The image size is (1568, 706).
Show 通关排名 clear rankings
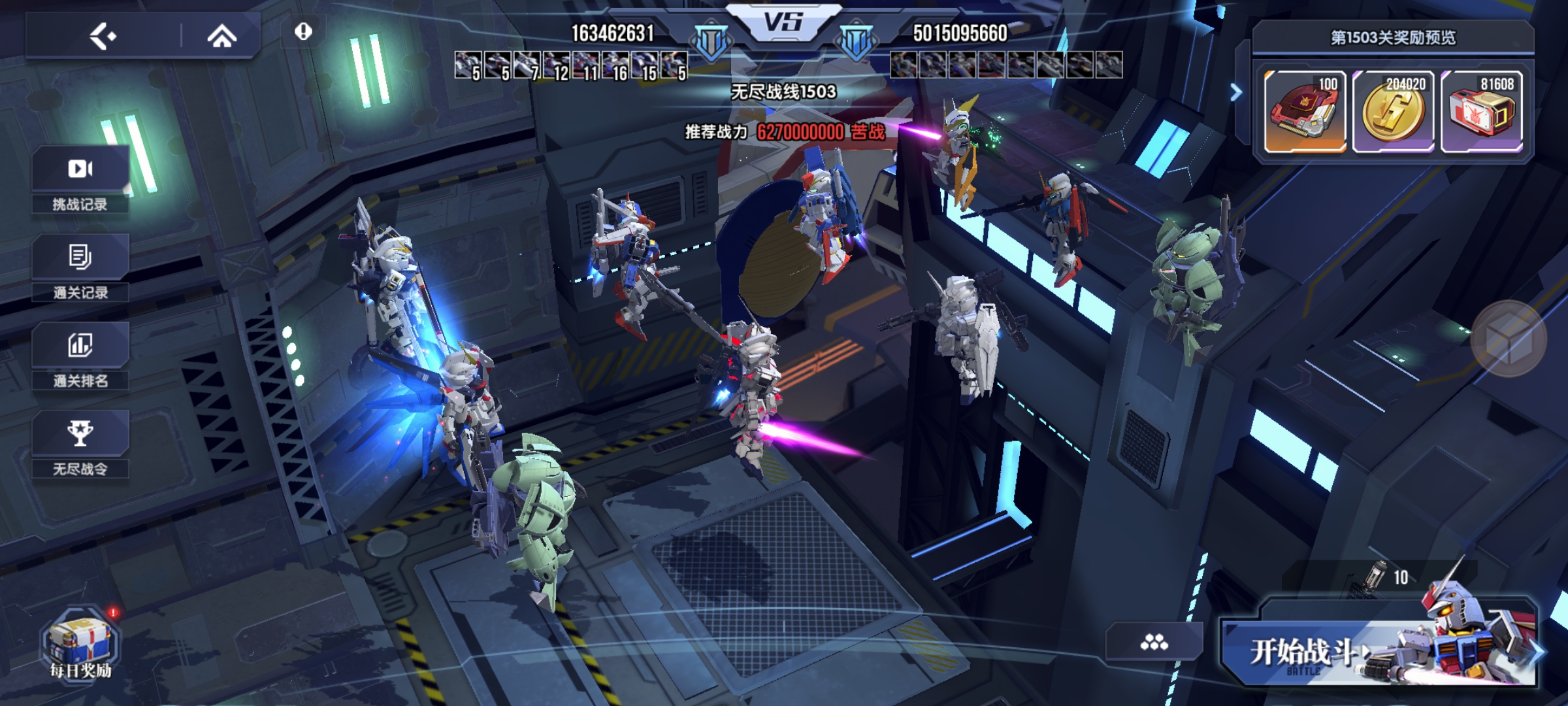click(x=80, y=356)
